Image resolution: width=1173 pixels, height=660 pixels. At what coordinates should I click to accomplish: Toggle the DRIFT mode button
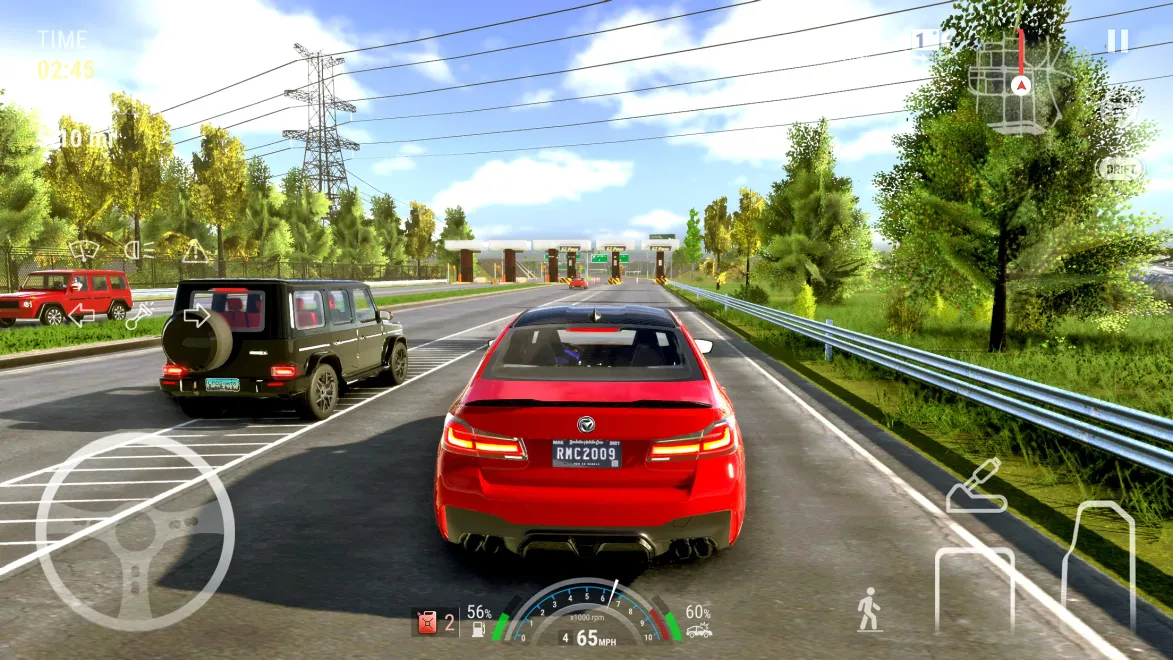[1120, 169]
